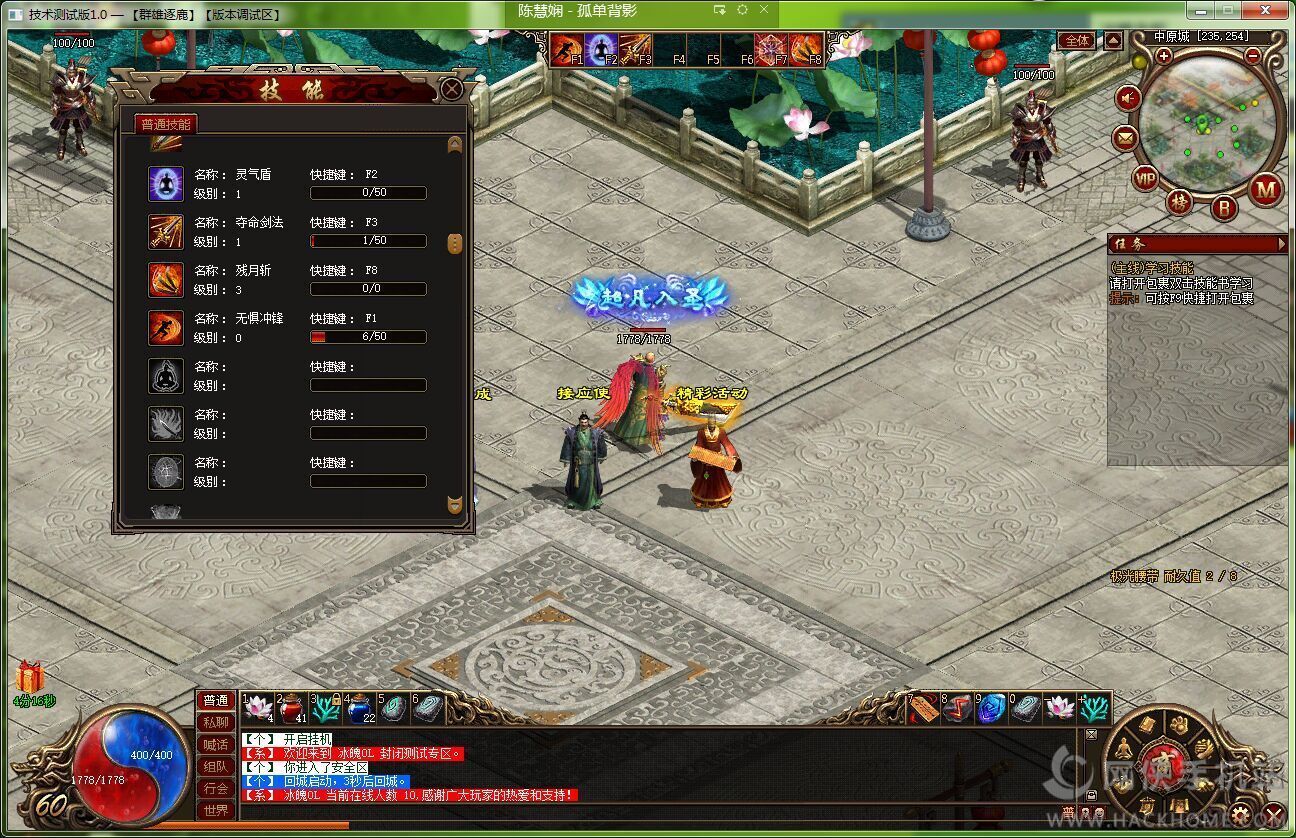This screenshot has width=1296, height=838.
Task: Activate the F8 skill on the top bar
Action: point(805,48)
